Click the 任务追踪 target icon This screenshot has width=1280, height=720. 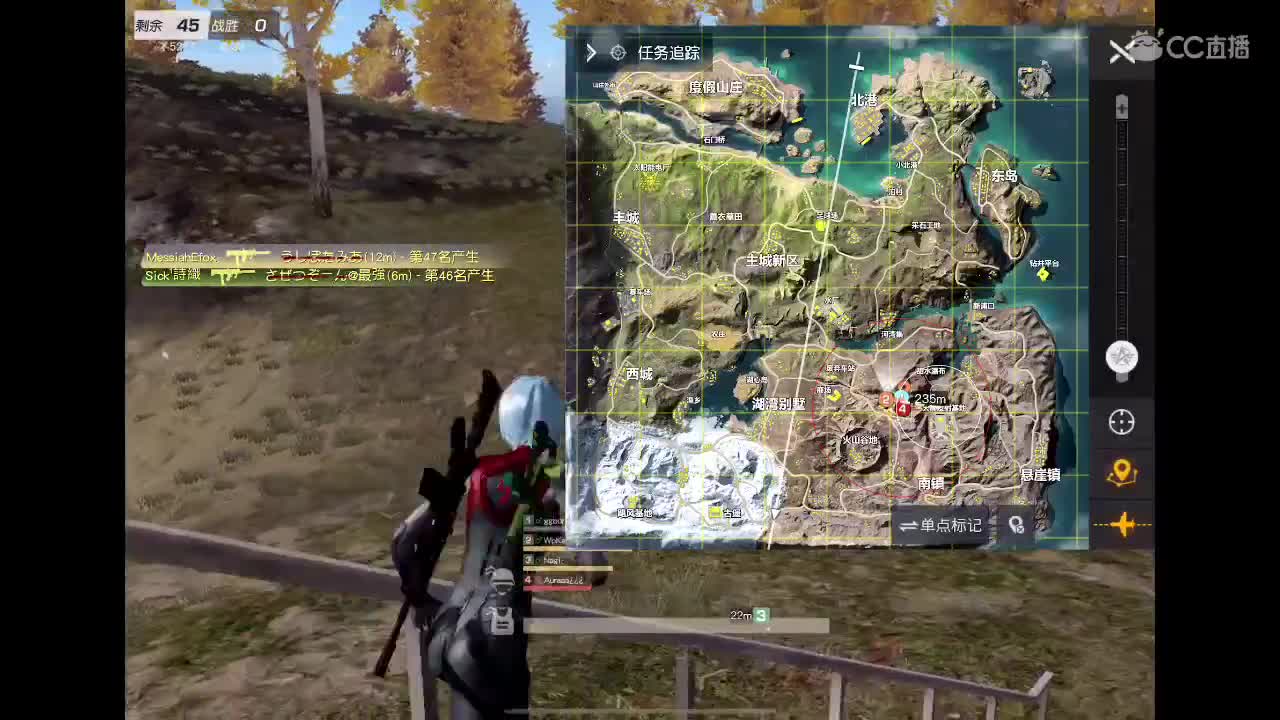click(x=618, y=53)
